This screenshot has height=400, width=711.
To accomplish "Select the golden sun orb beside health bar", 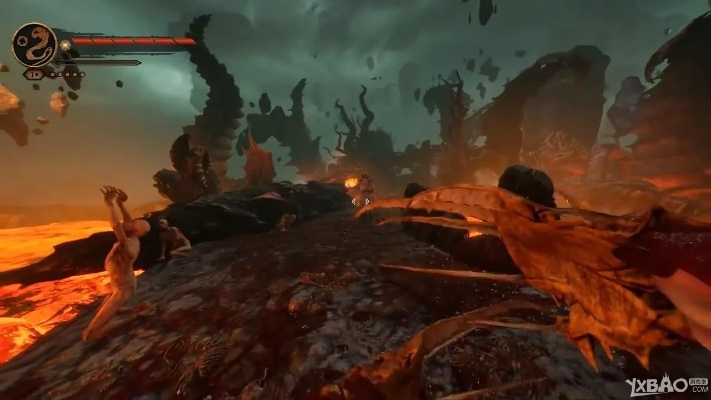I will click(65, 44).
